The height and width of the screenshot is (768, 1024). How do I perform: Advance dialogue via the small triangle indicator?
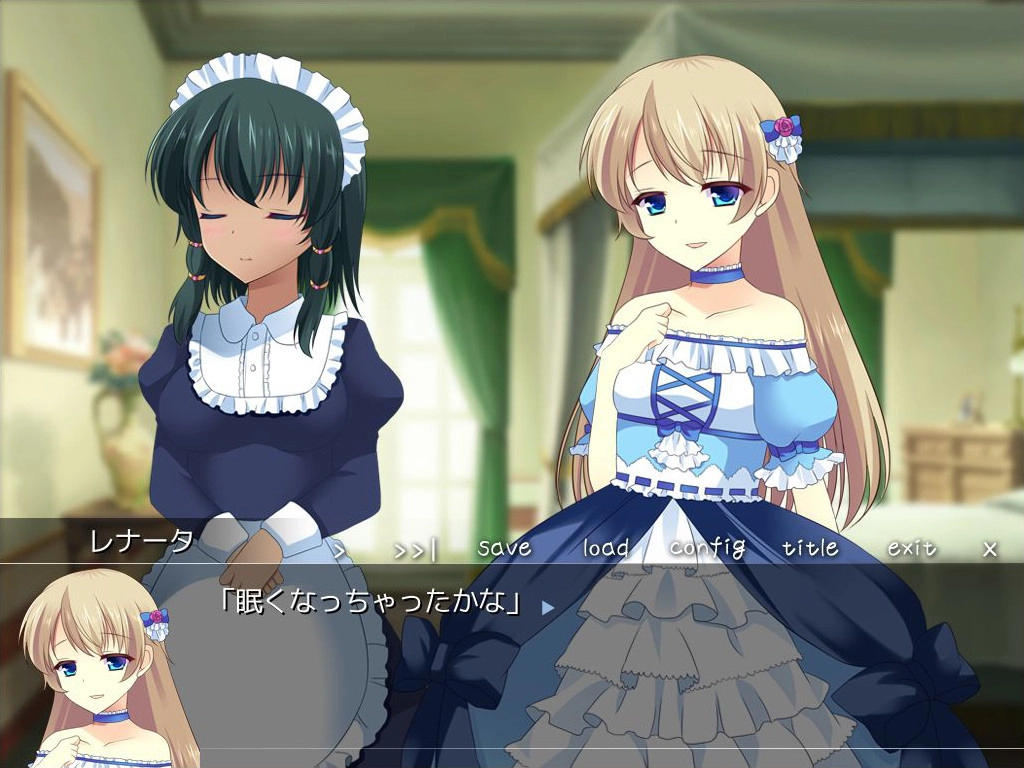[547, 606]
